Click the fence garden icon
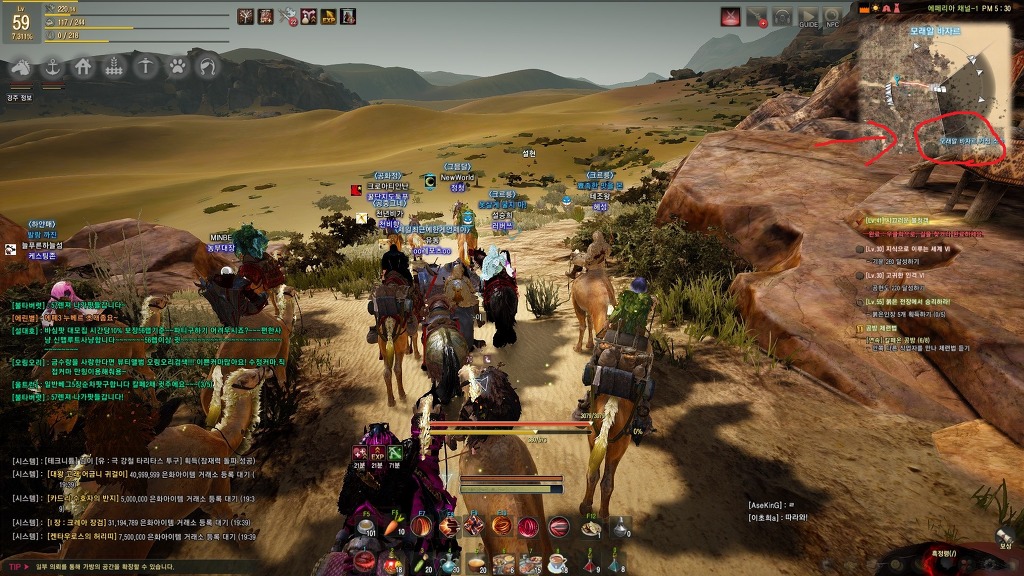The width and height of the screenshot is (1024, 576). click(x=114, y=68)
